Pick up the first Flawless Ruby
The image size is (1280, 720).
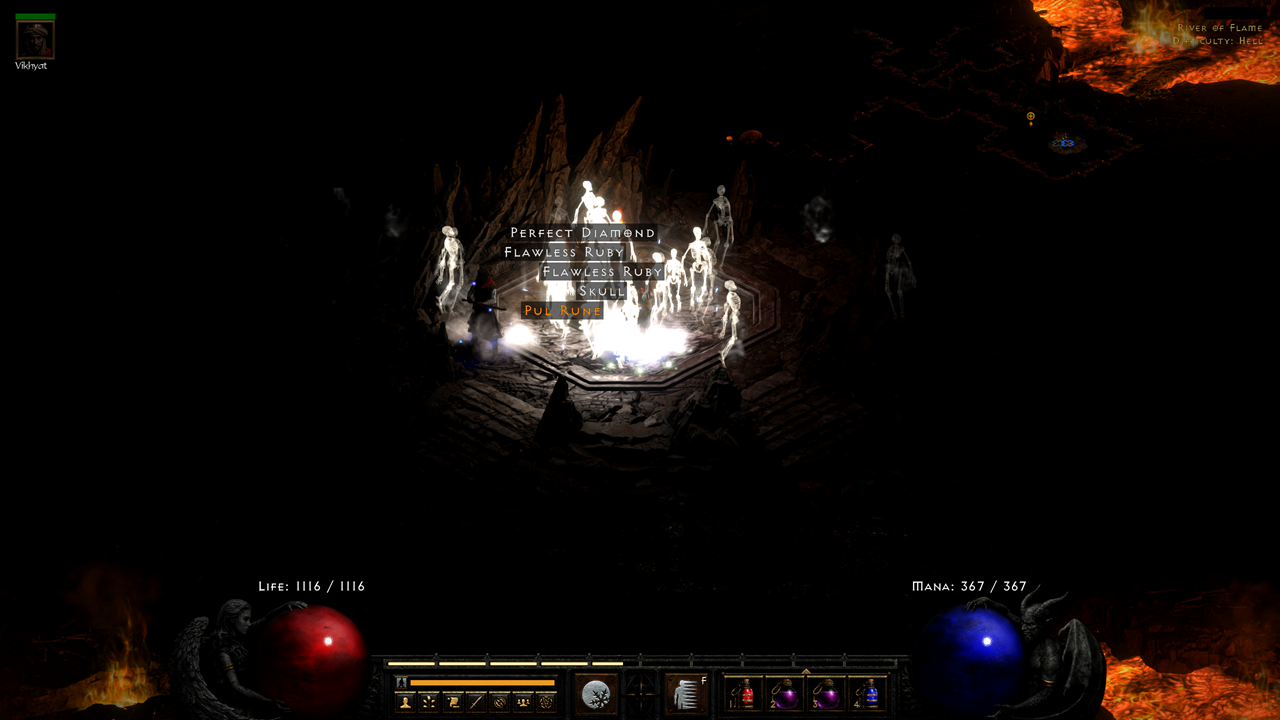(563, 251)
